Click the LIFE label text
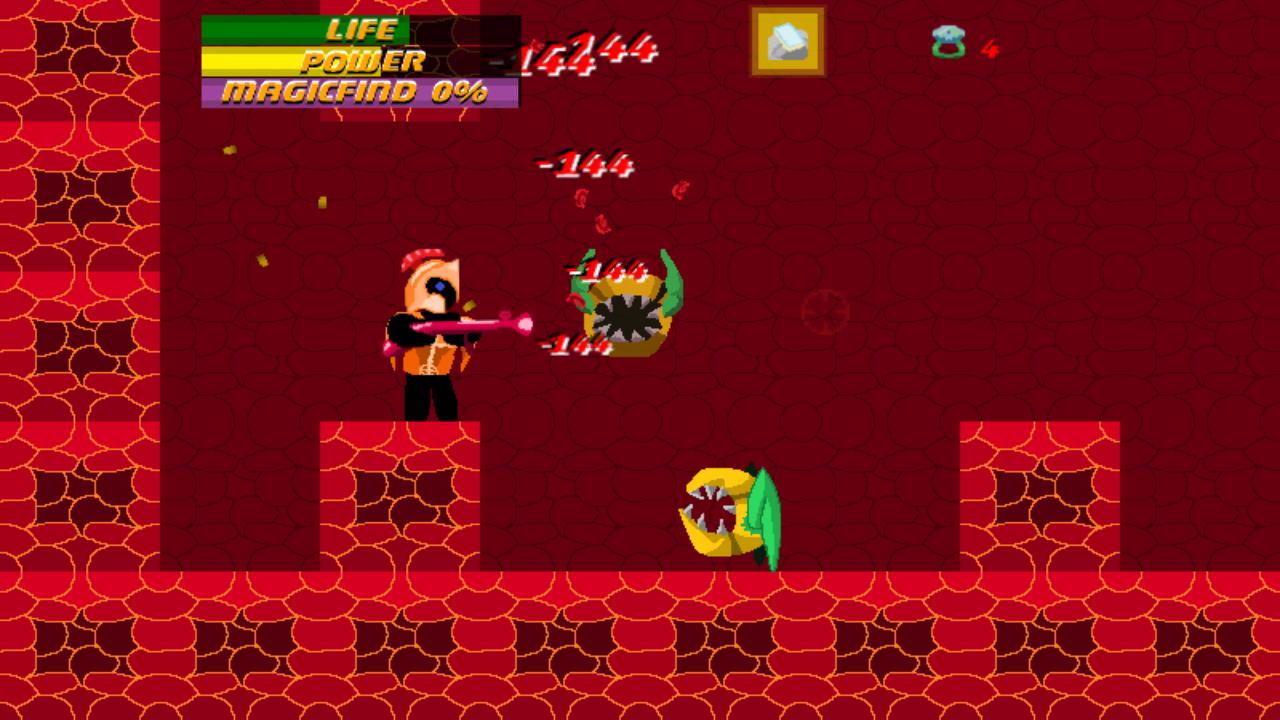The width and height of the screenshot is (1280, 720). (360, 30)
